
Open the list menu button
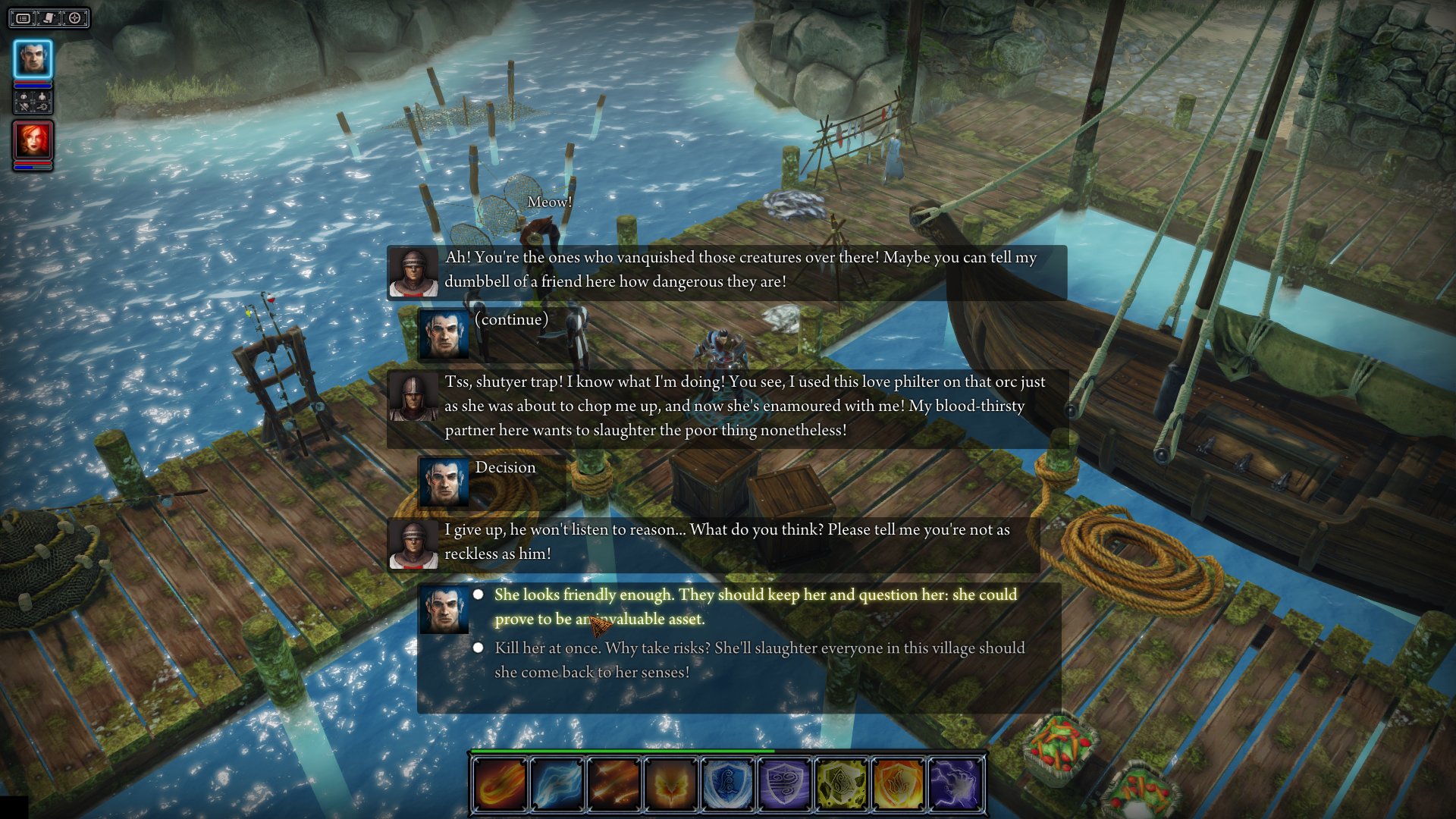(24, 18)
